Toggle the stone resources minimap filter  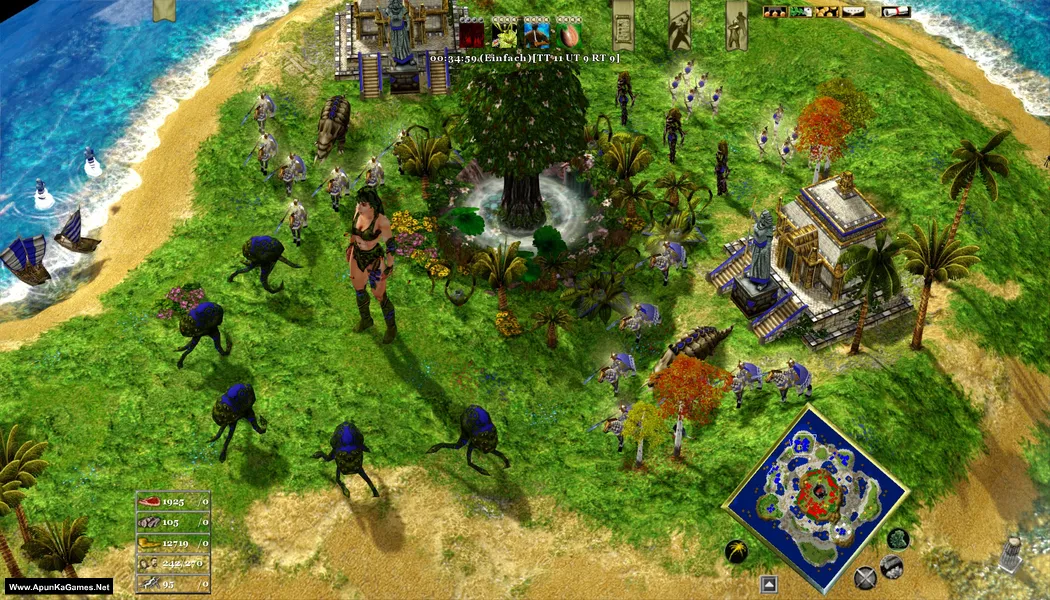point(891,567)
